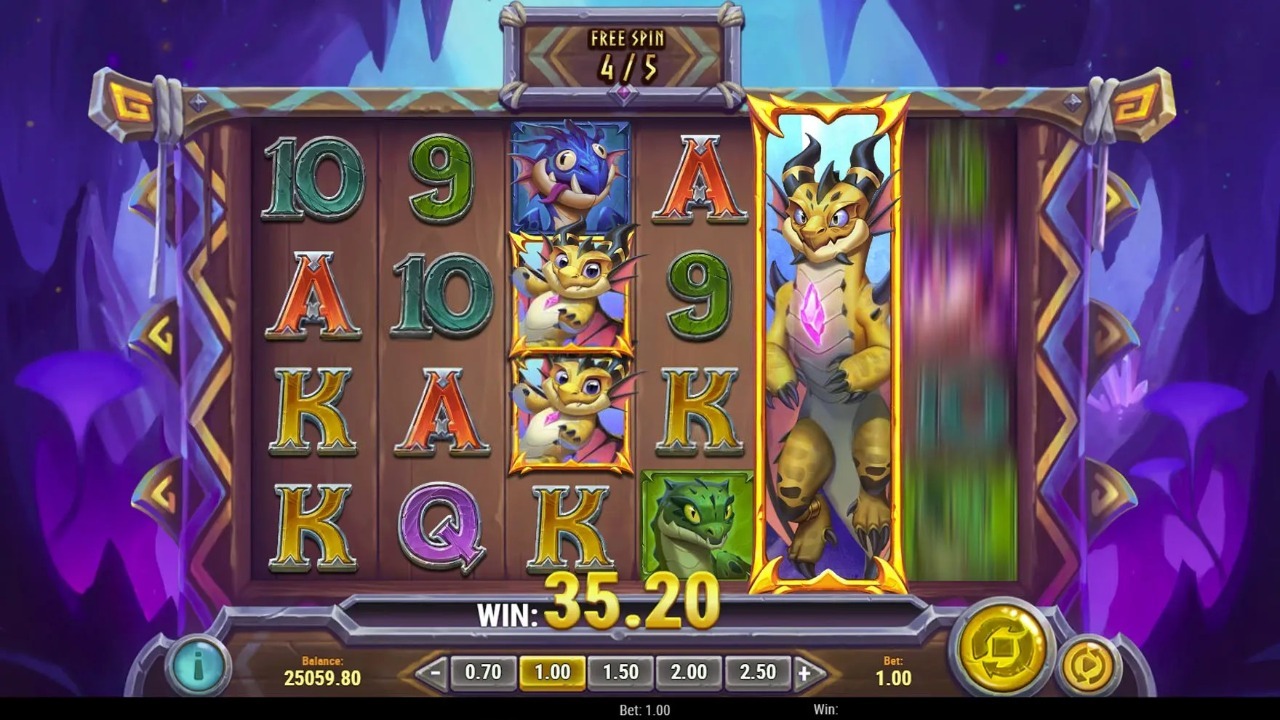1280x720 pixels.
Task: Increase the bet with the plus arrow
Action: (x=805, y=673)
